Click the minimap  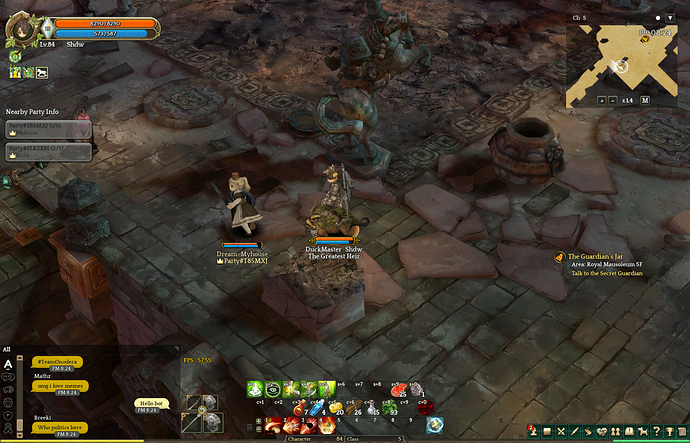[620, 65]
